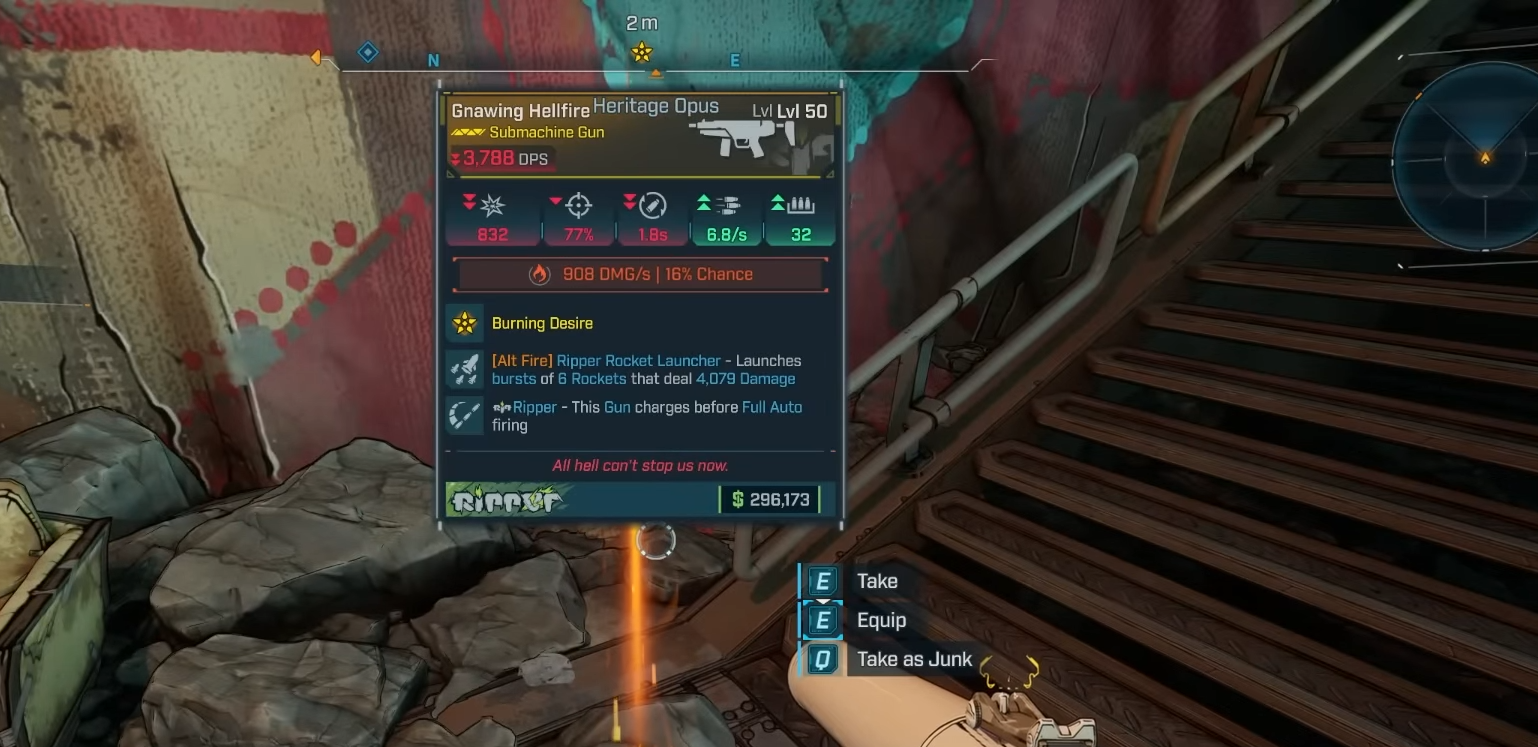Select the yellow star objective marker on compass
This screenshot has height=747, width=1538.
642,52
